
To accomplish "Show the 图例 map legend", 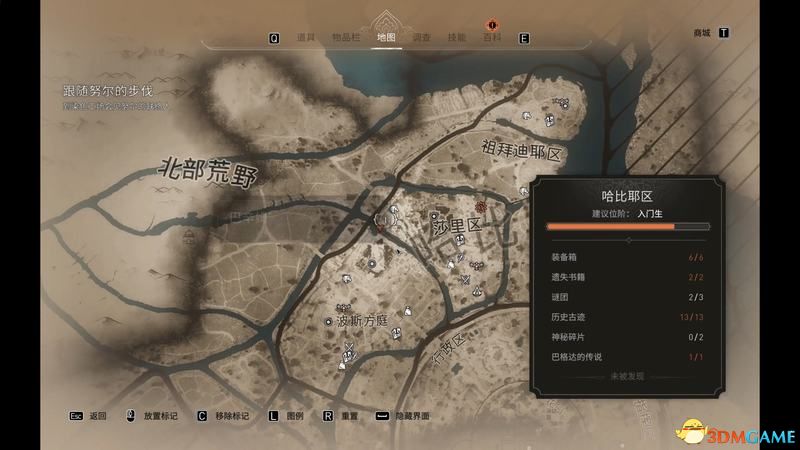I will (294, 415).
